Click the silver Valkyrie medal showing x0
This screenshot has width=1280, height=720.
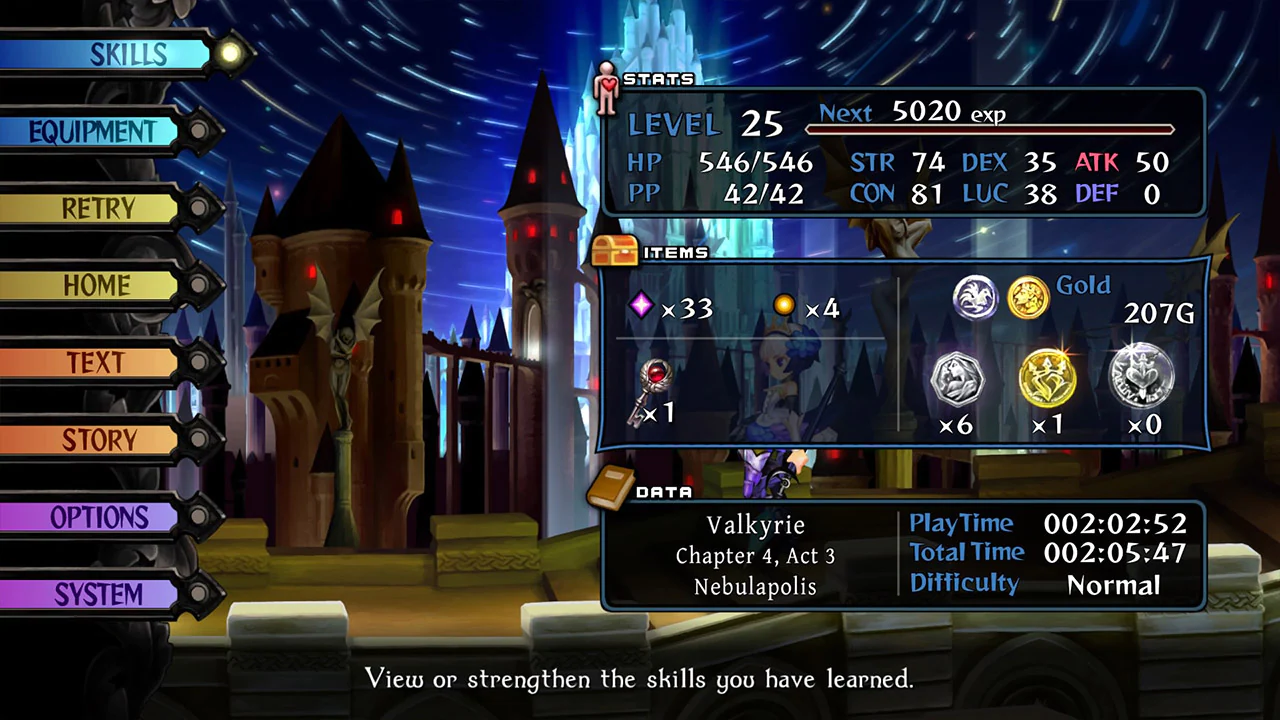[1142, 377]
